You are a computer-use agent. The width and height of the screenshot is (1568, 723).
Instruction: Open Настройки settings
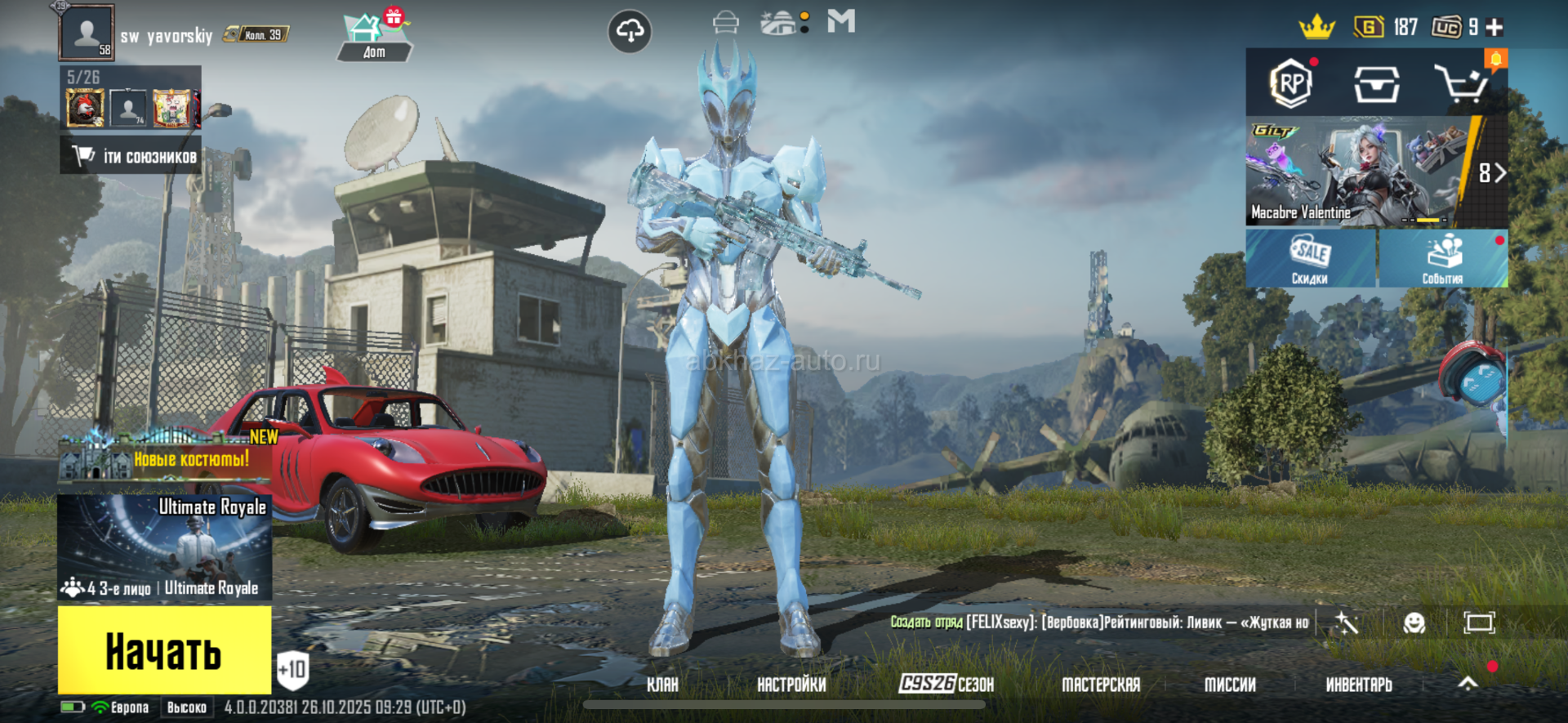coord(791,685)
